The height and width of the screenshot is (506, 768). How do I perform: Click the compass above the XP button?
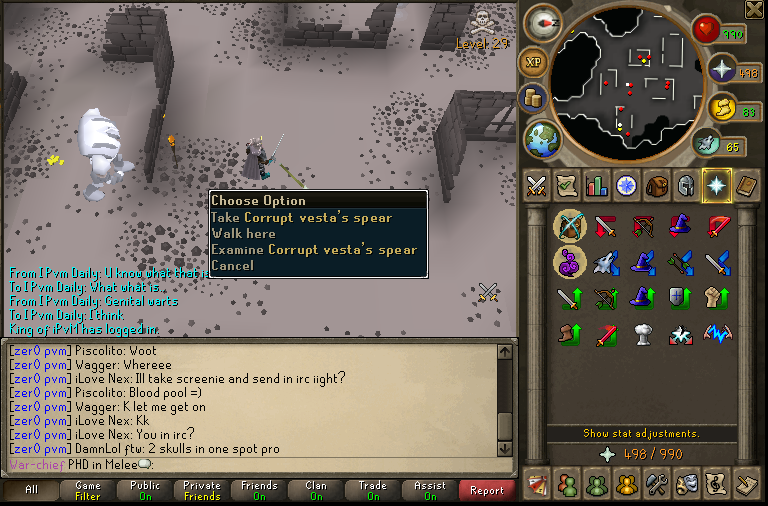[x=543, y=24]
